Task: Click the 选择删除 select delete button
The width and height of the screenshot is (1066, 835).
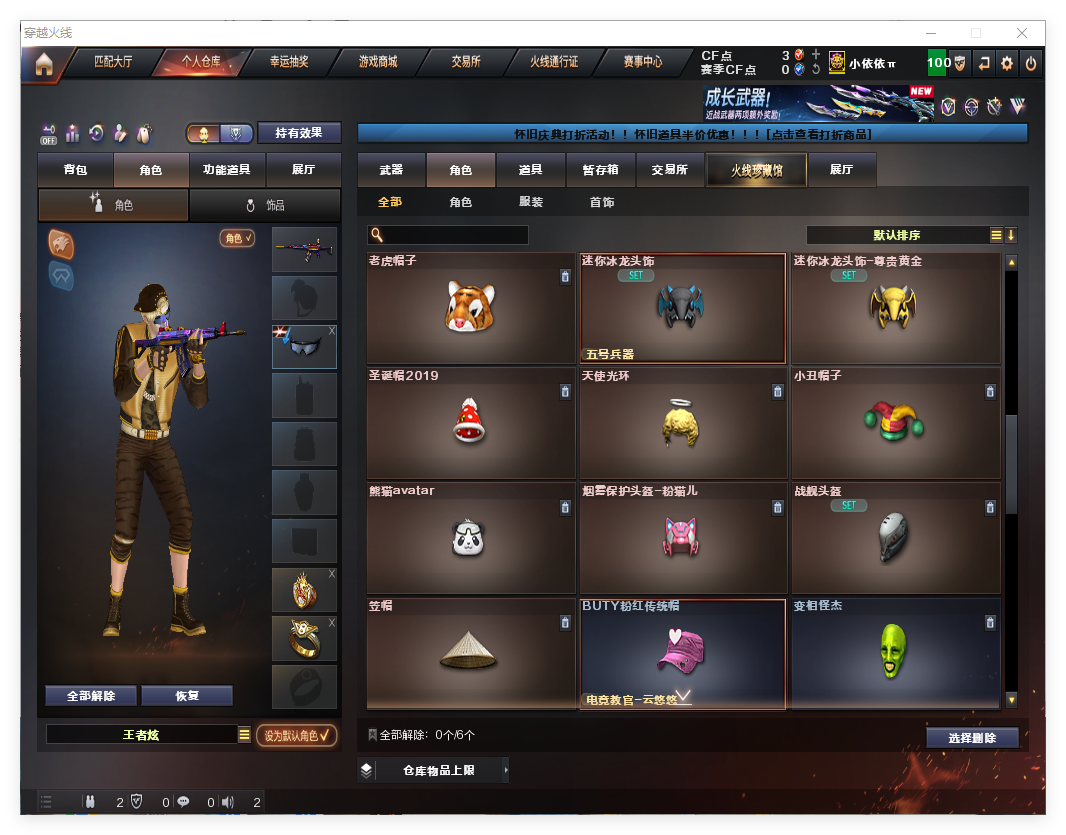Action: click(x=972, y=738)
